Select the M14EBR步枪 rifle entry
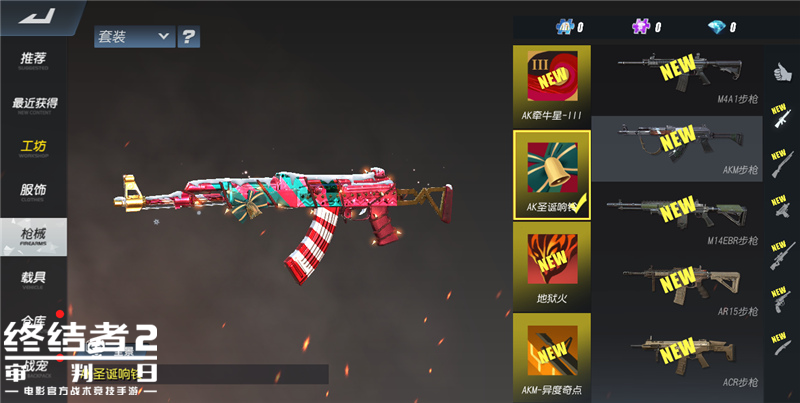The image size is (800, 403). tap(678, 214)
